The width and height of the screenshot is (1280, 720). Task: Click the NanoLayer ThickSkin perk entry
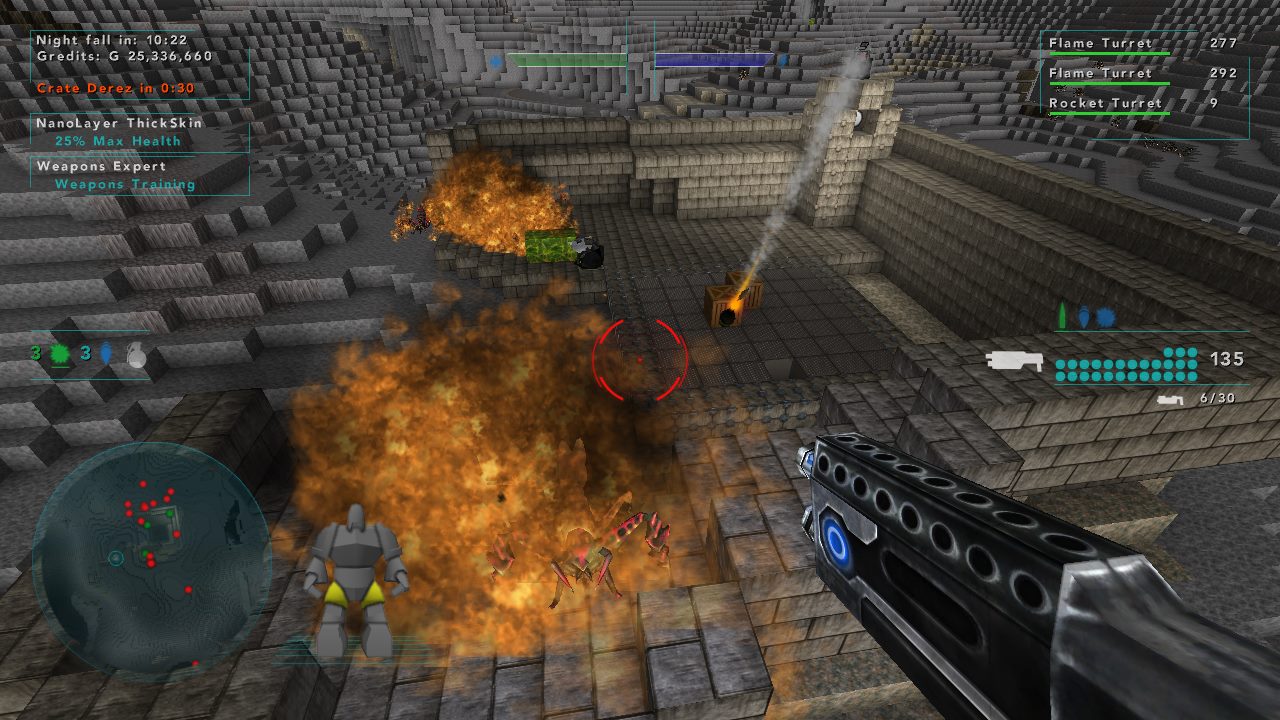120,131
